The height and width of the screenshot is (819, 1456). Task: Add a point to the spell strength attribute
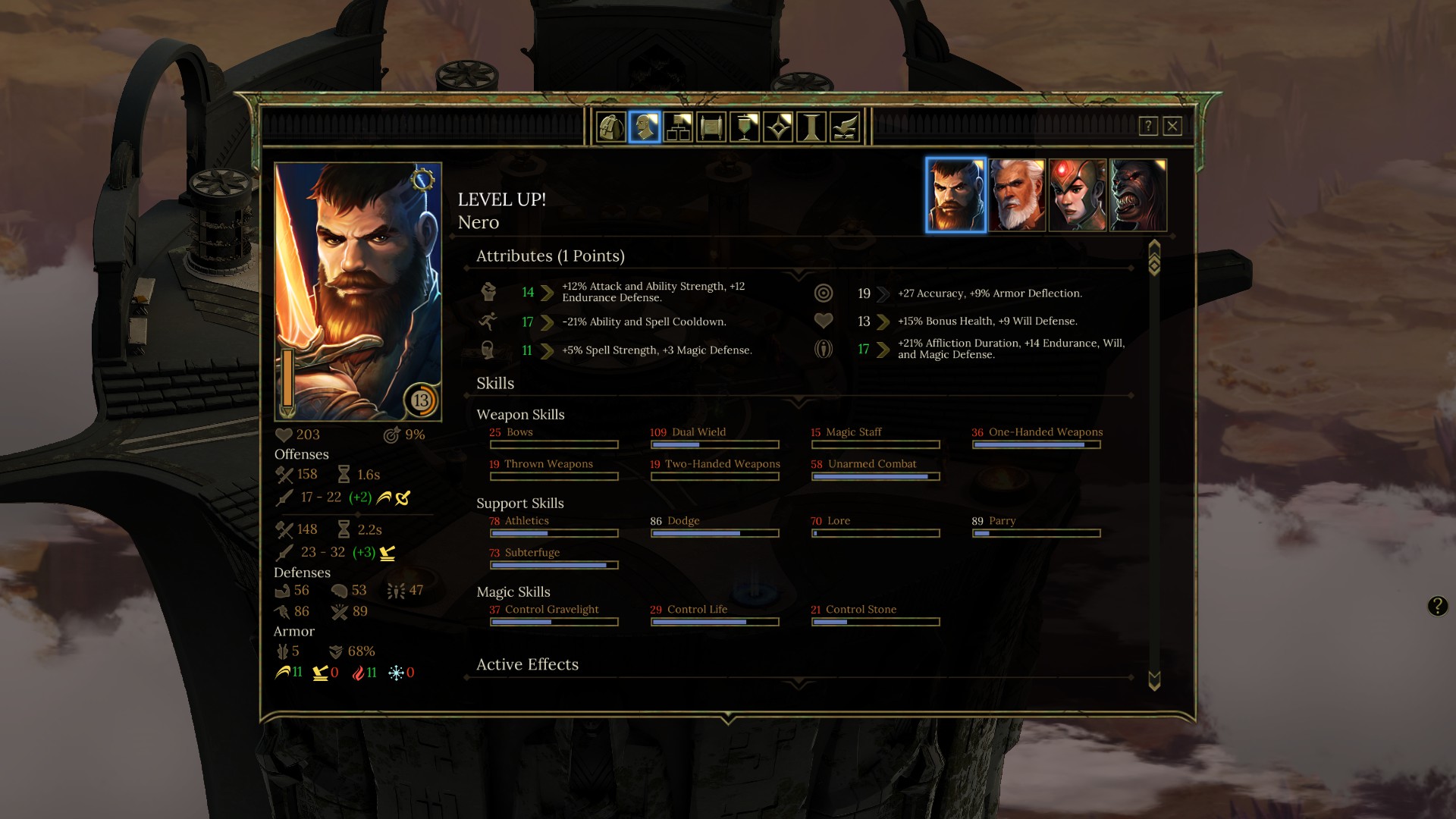547,350
